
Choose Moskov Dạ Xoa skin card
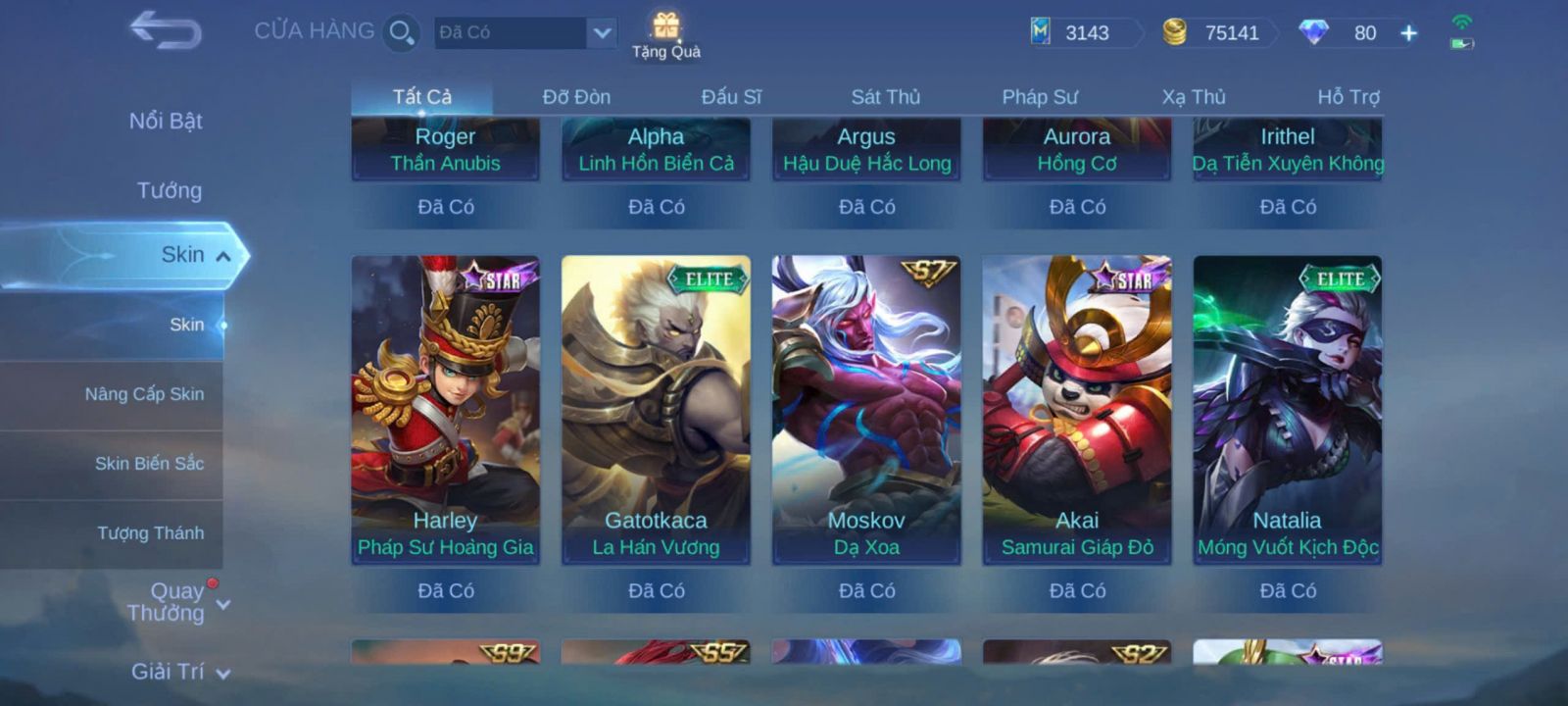click(866, 409)
